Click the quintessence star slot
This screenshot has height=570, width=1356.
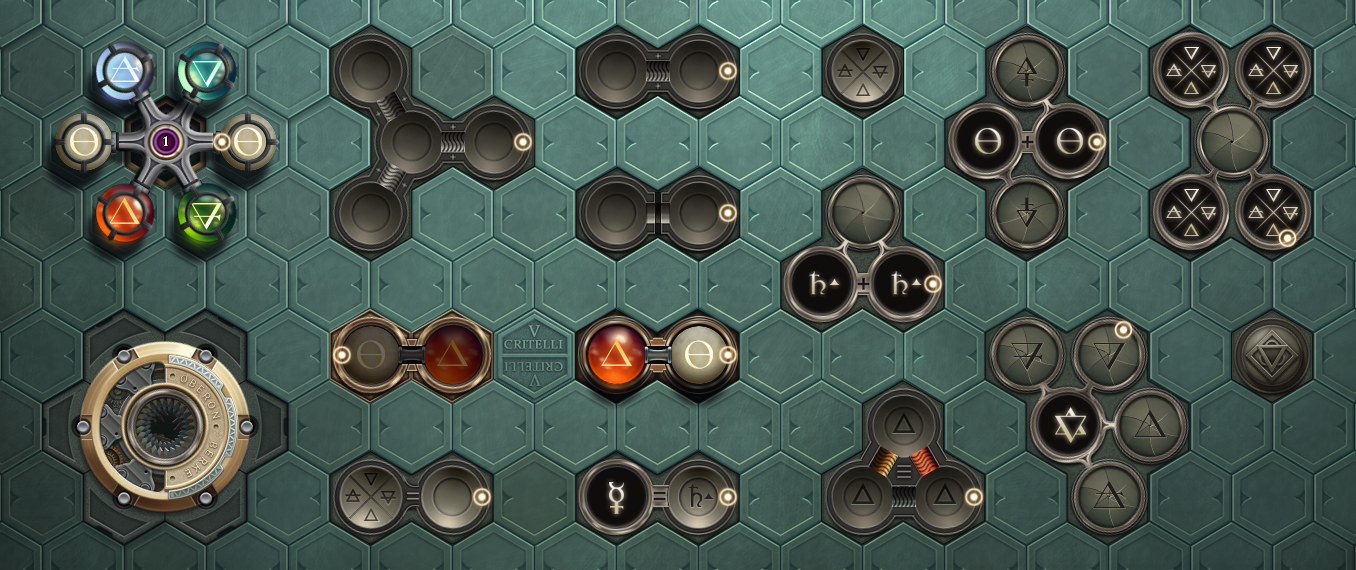1068,425
